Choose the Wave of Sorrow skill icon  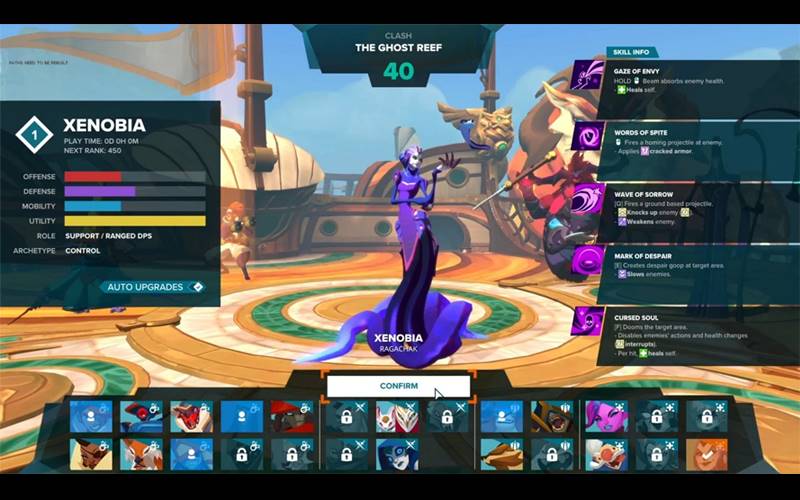588,198
